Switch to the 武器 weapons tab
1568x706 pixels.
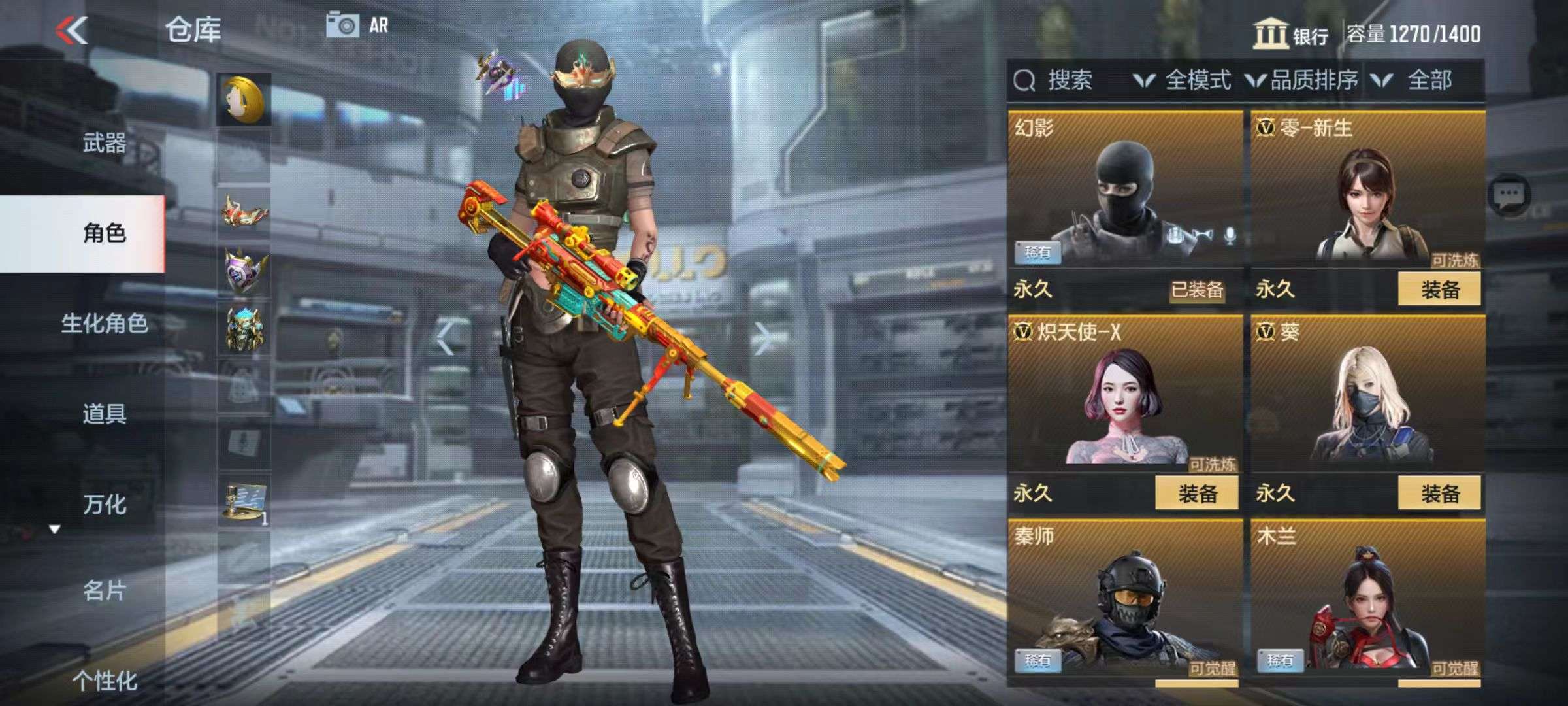pos(104,143)
